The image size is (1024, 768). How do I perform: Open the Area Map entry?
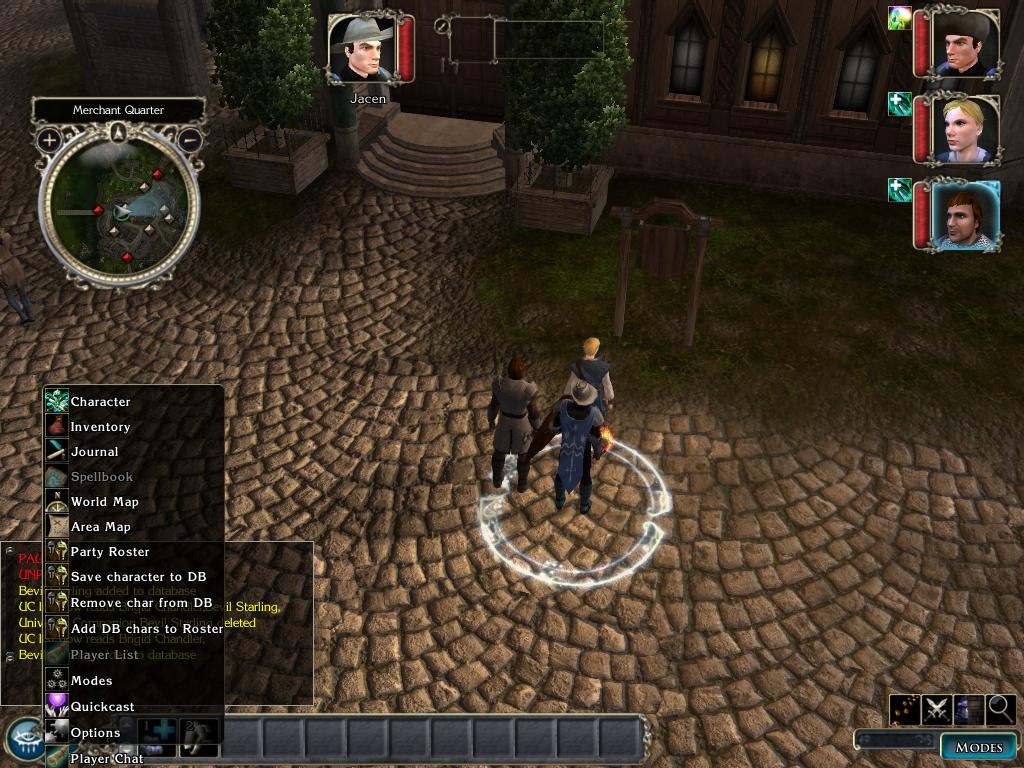(x=100, y=527)
